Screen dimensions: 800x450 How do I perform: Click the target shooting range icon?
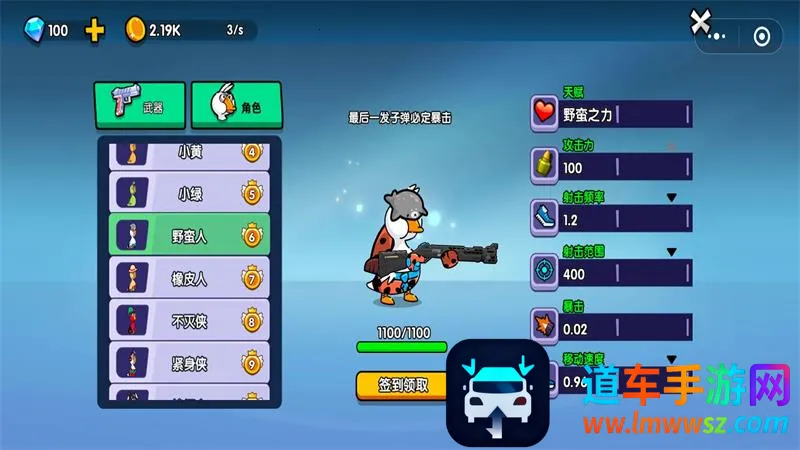click(x=544, y=269)
